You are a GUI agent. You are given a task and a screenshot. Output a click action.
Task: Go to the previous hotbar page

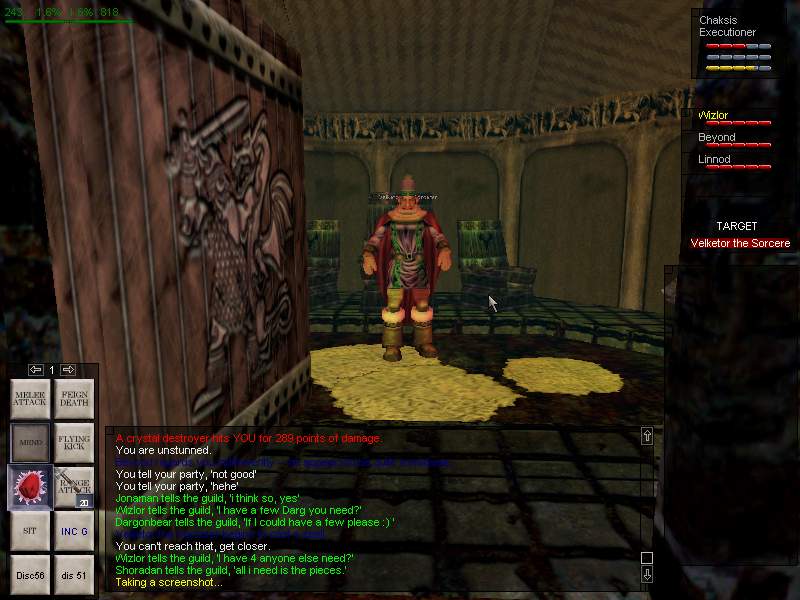[x=35, y=370]
